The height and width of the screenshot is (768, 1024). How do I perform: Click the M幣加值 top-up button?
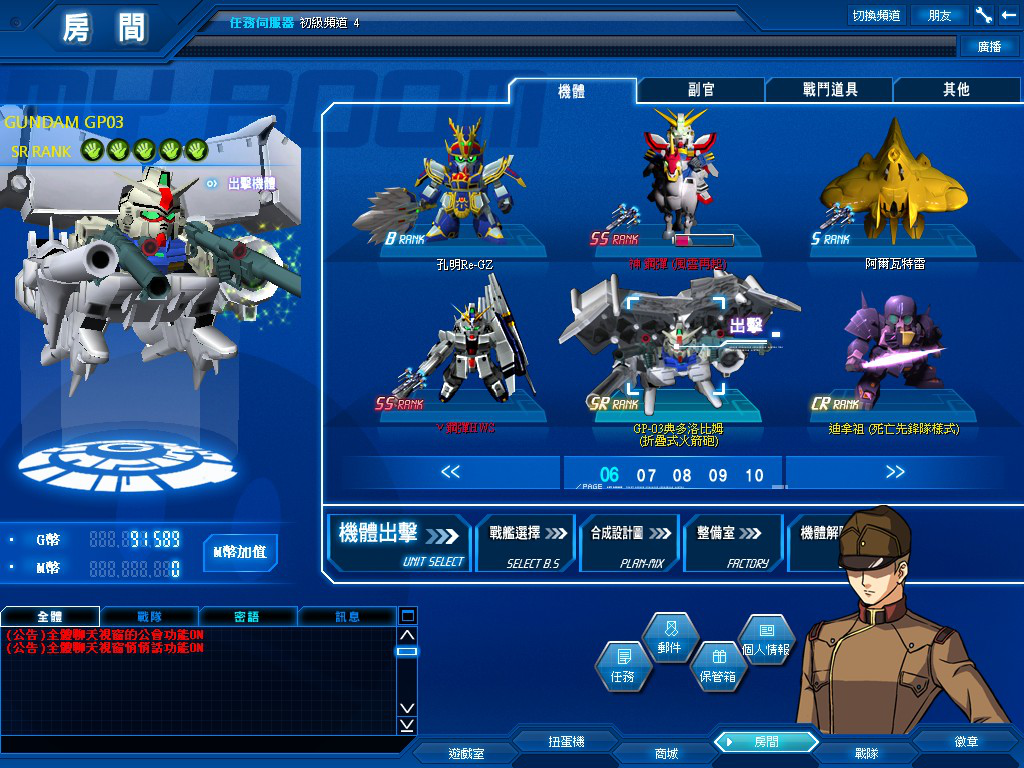(240, 552)
